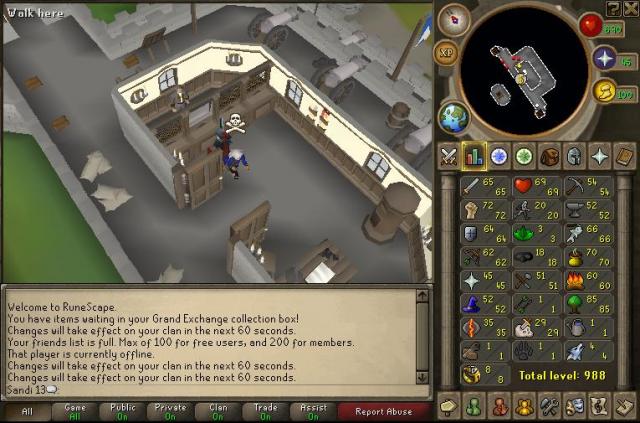Toggle the Clan chat filter
The image size is (640, 423).
point(217,411)
